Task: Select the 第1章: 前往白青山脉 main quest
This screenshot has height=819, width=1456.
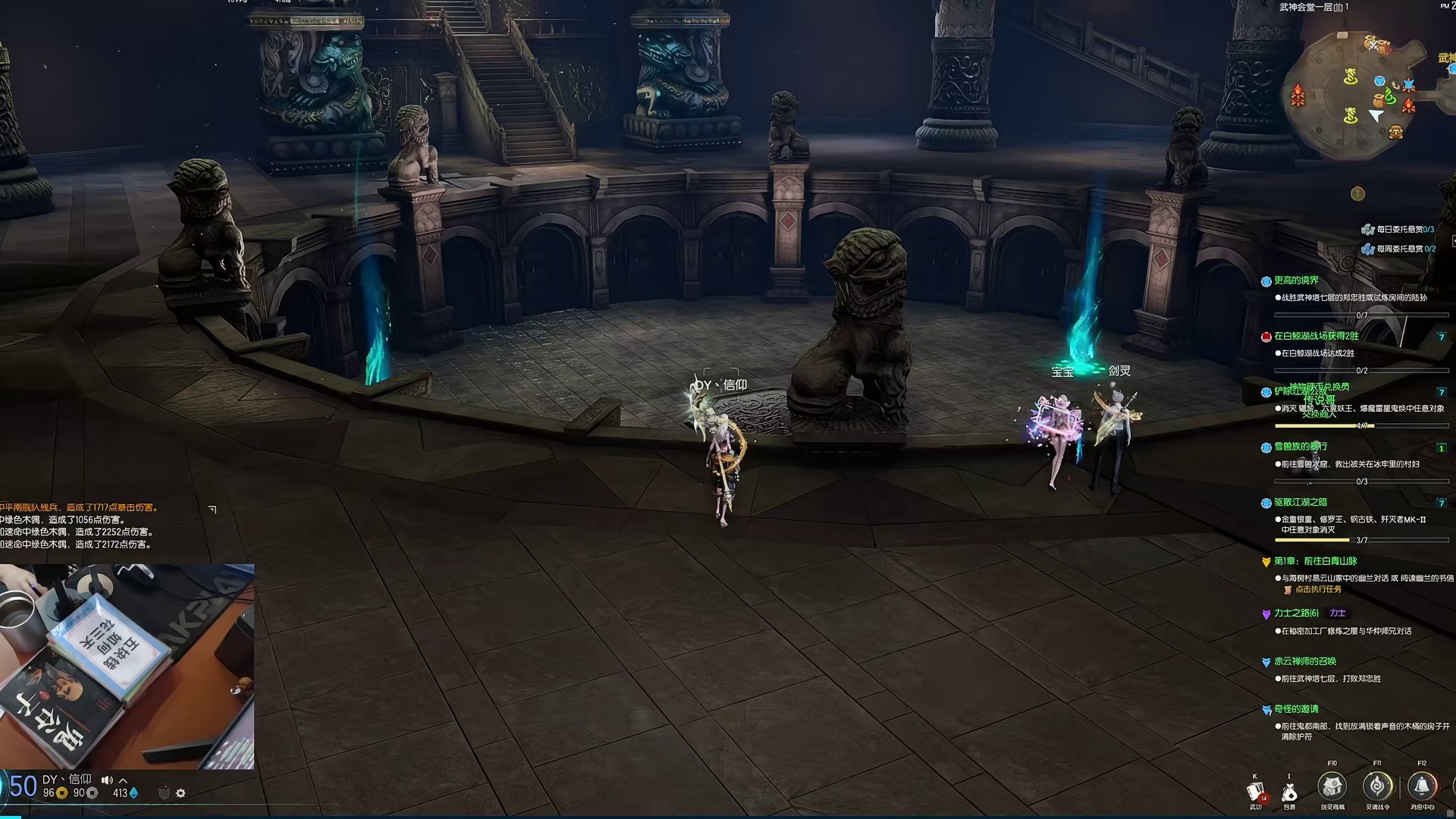Action: (1315, 561)
